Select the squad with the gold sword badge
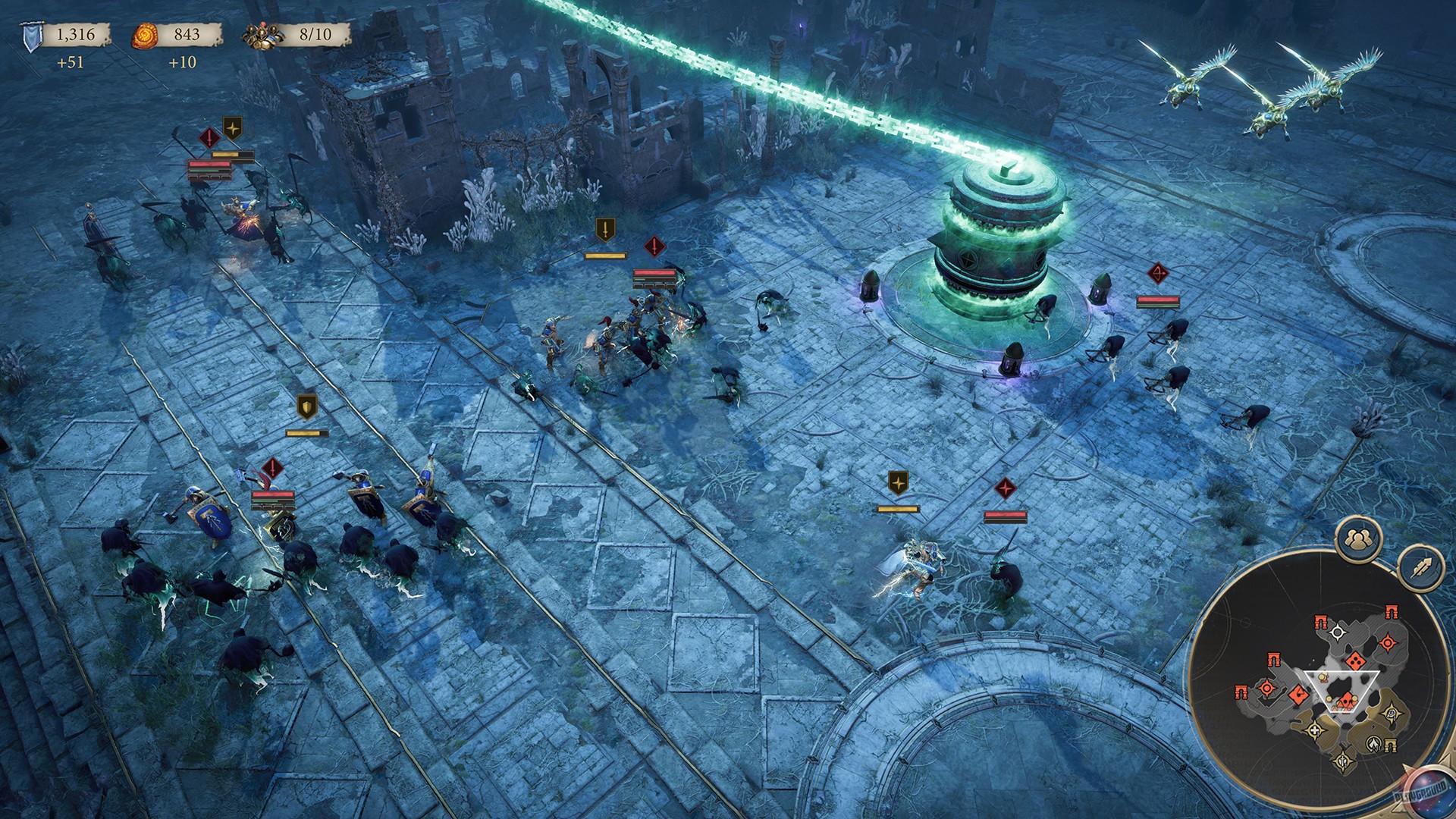The height and width of the screenshot is (819, 1456). pos(605,230)
